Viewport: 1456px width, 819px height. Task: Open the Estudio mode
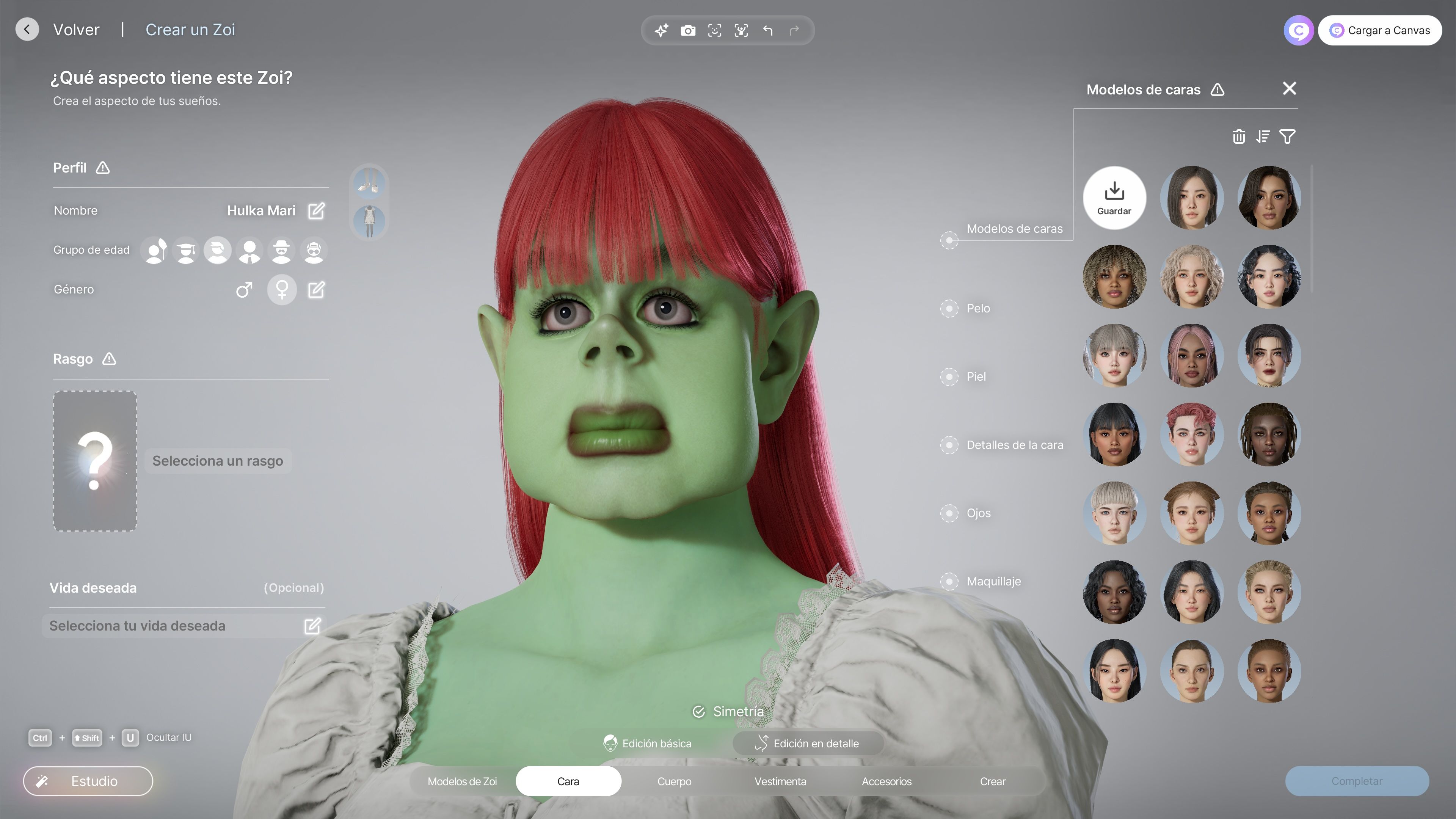coord(88,781)
